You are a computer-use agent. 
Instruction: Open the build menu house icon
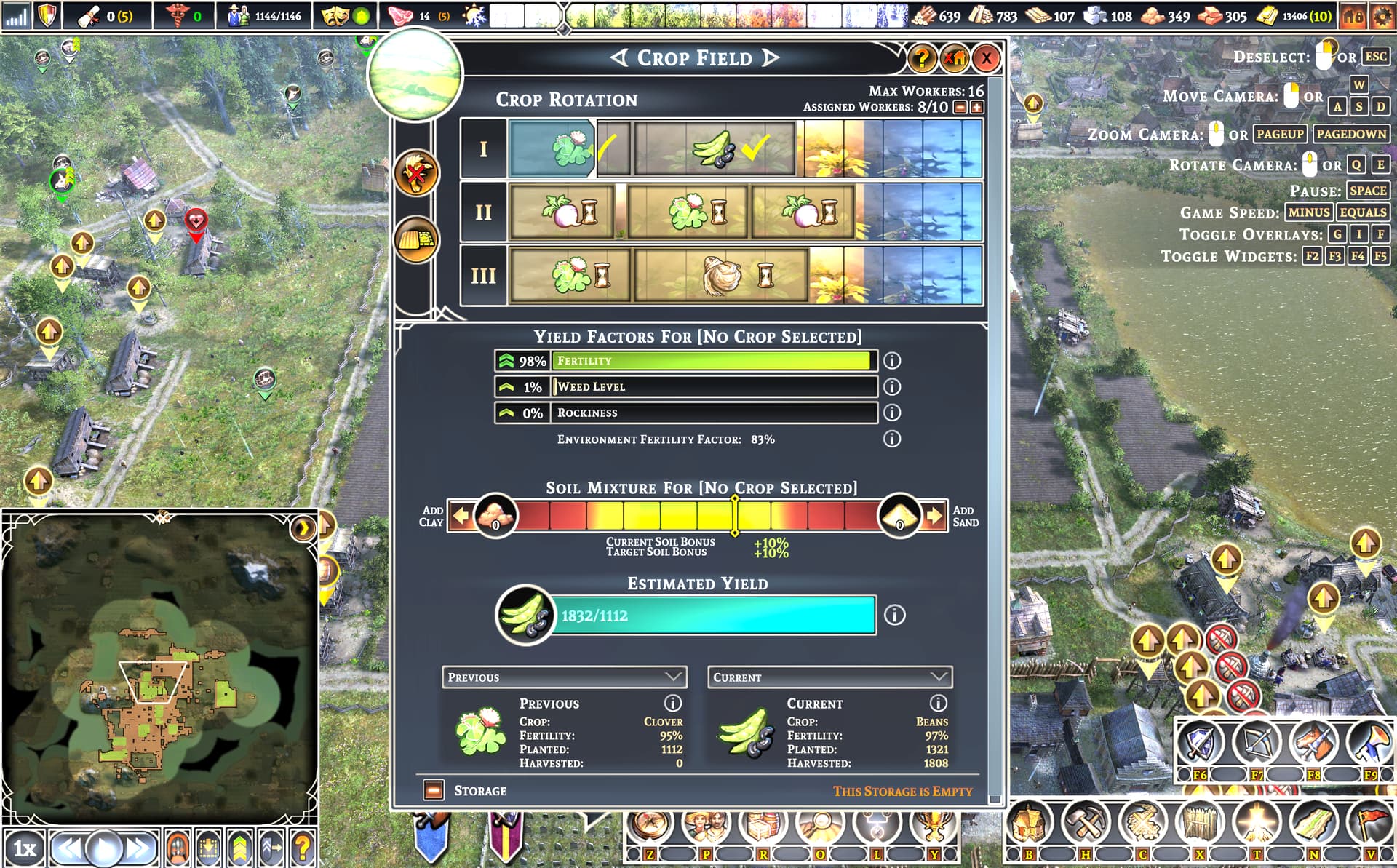coord(1028,822)
